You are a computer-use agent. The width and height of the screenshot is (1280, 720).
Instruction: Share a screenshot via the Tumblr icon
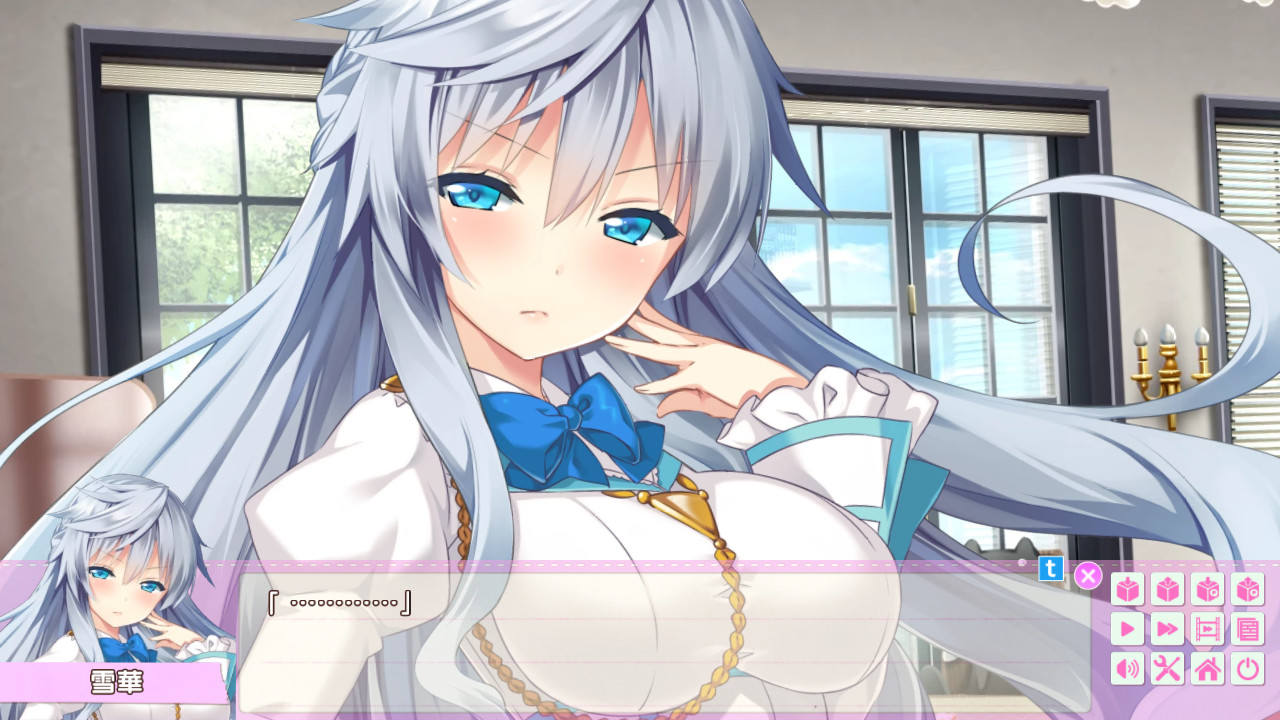1050,570
